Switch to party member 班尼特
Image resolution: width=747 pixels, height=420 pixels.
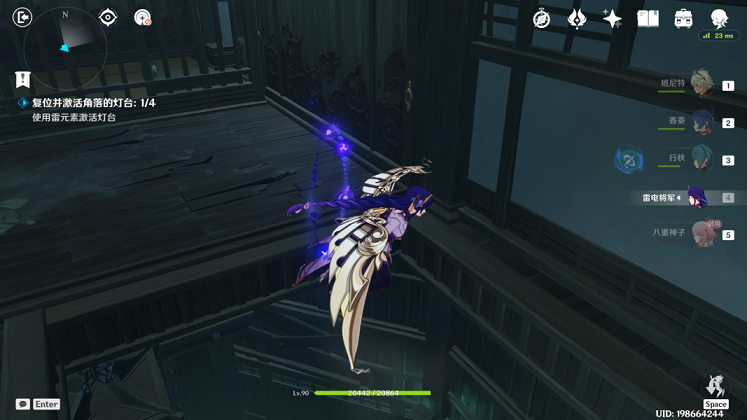pos(700,85)
